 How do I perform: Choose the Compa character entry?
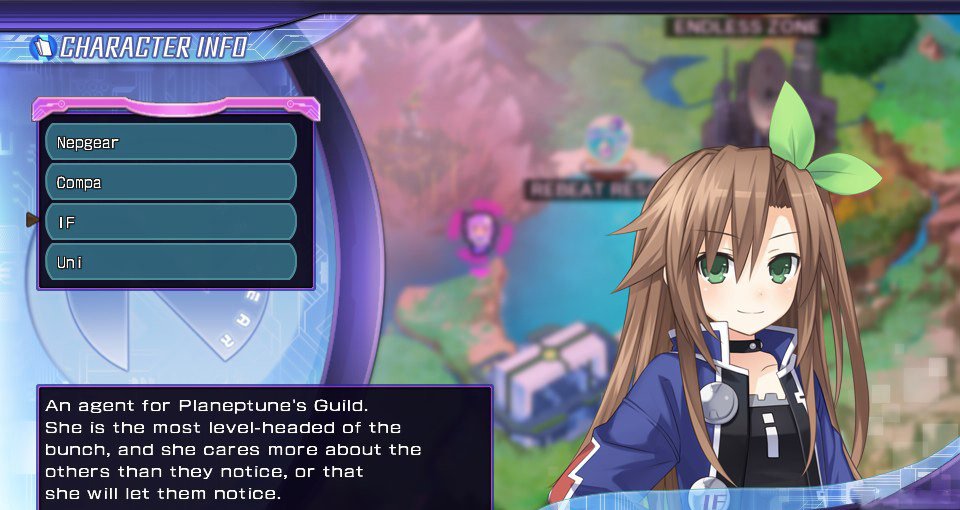pyautogui.click(x=171, y=182)
